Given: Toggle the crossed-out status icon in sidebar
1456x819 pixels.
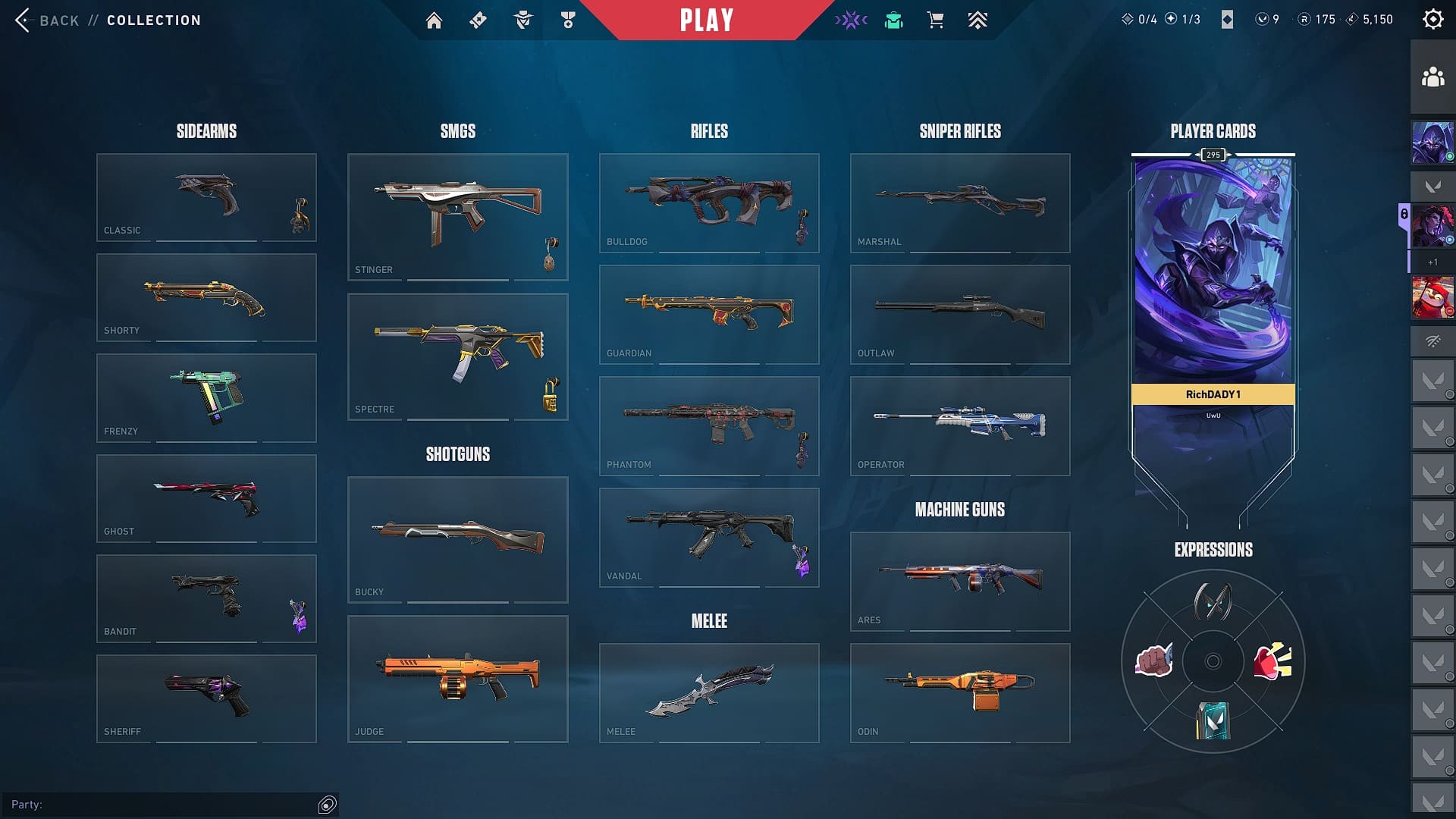Looking at the screenshot, I should (x=1432, y=341).
